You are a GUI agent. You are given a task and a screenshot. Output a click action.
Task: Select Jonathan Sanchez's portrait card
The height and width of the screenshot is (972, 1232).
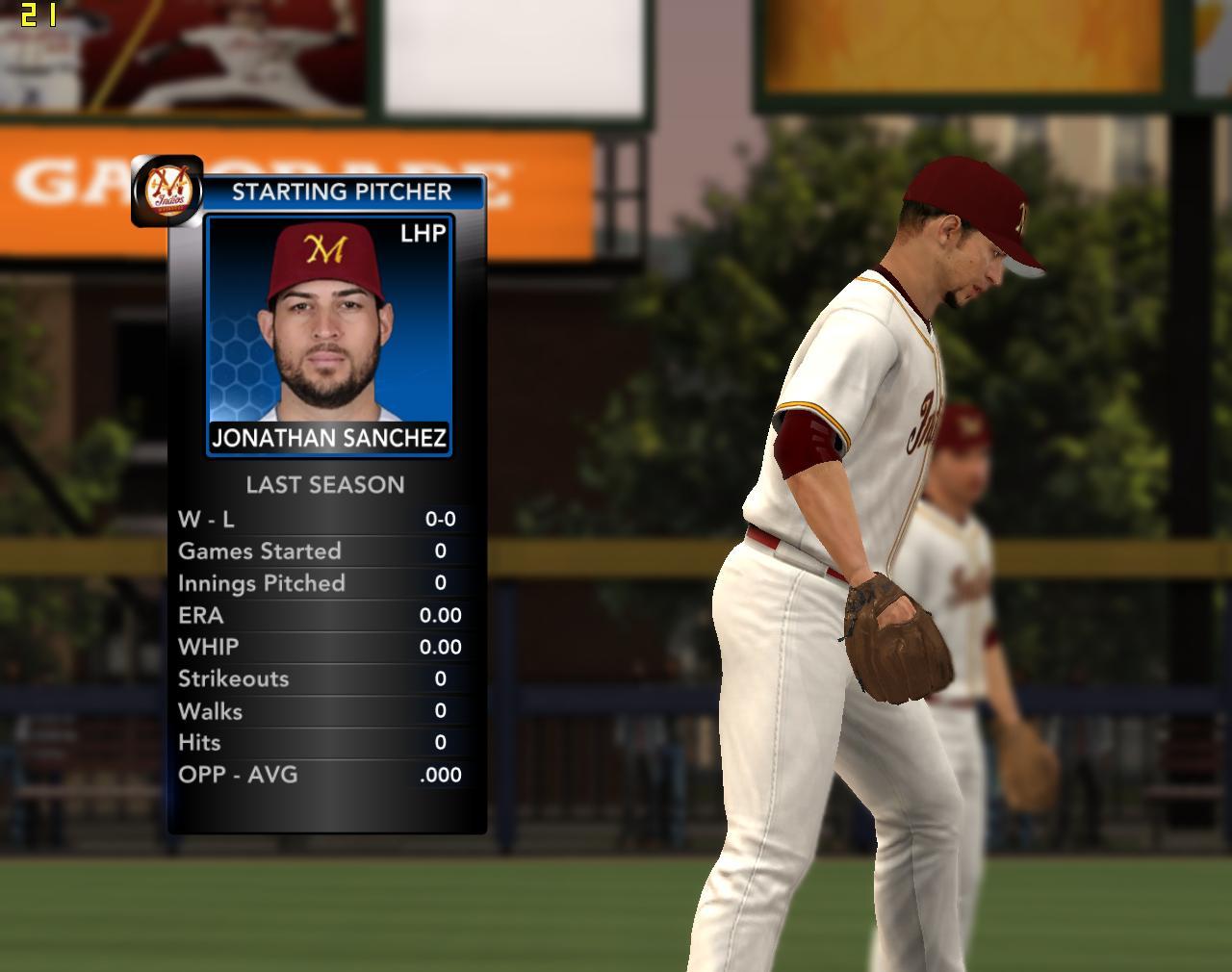(328, 335)
